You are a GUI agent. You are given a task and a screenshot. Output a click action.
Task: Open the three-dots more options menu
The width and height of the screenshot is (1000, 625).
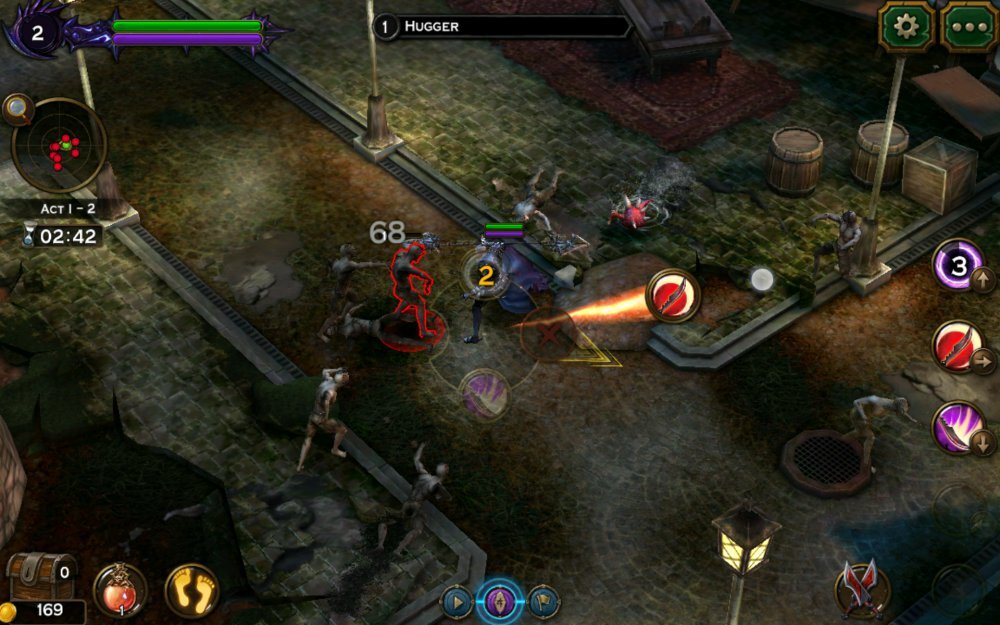[x=967, y=27]
